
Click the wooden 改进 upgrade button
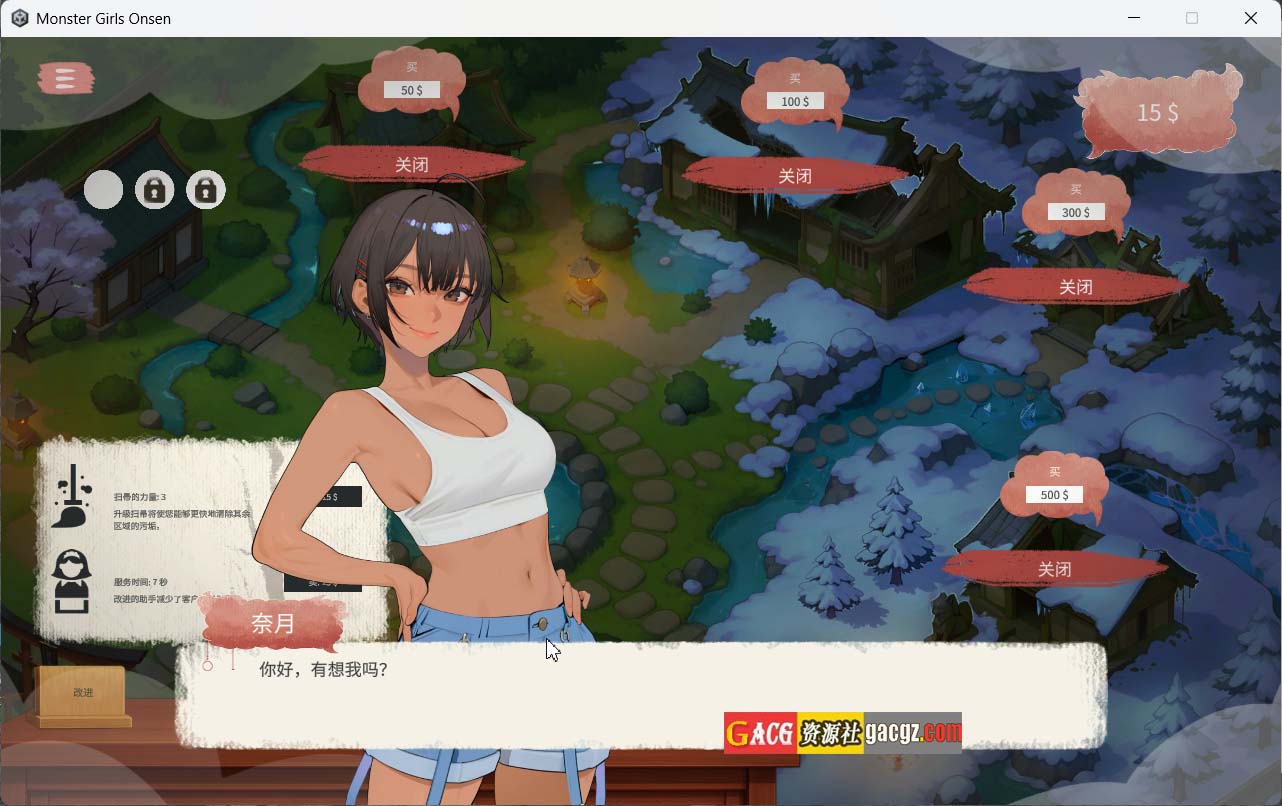coord(83,692)
